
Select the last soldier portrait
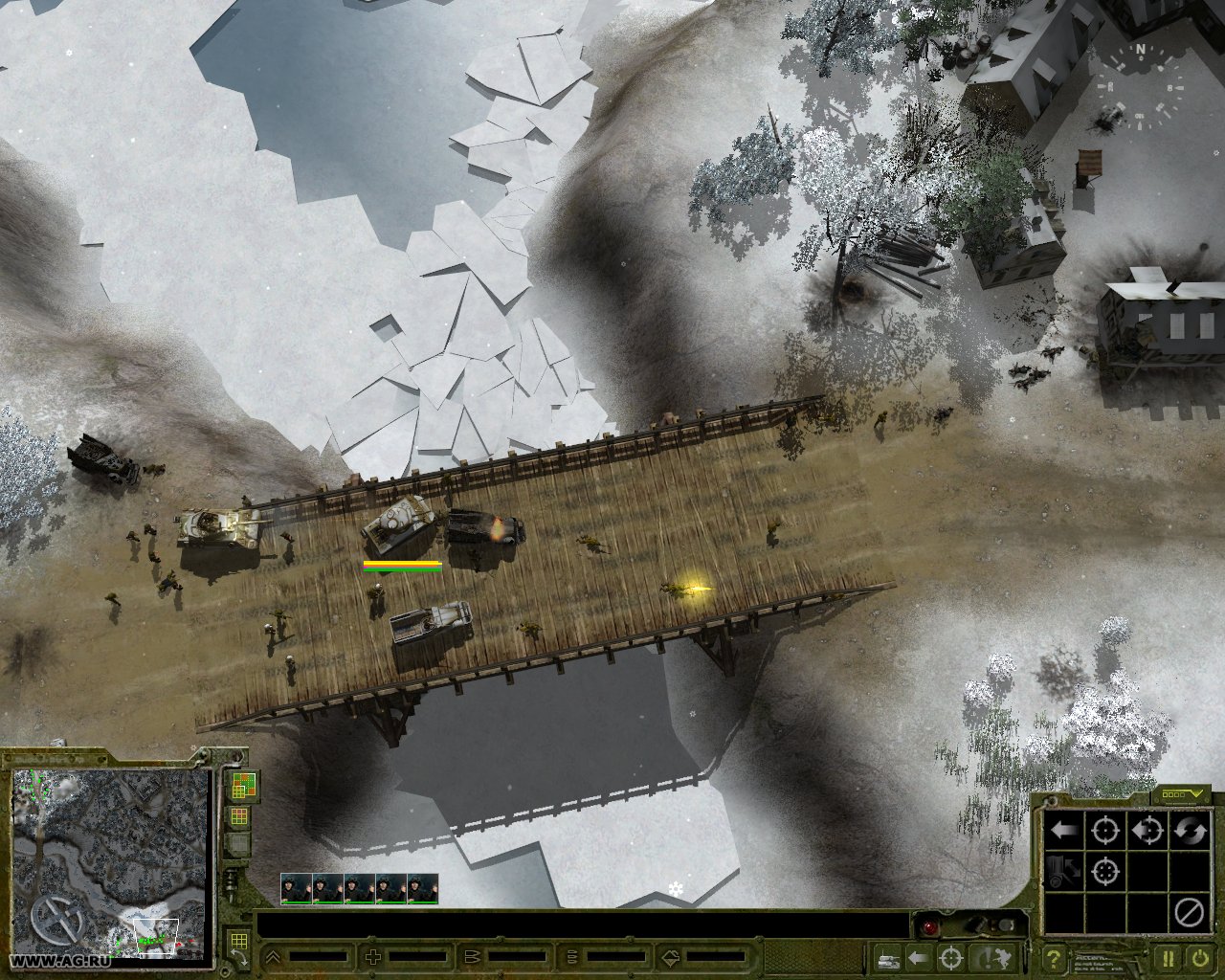pos(423,888)
